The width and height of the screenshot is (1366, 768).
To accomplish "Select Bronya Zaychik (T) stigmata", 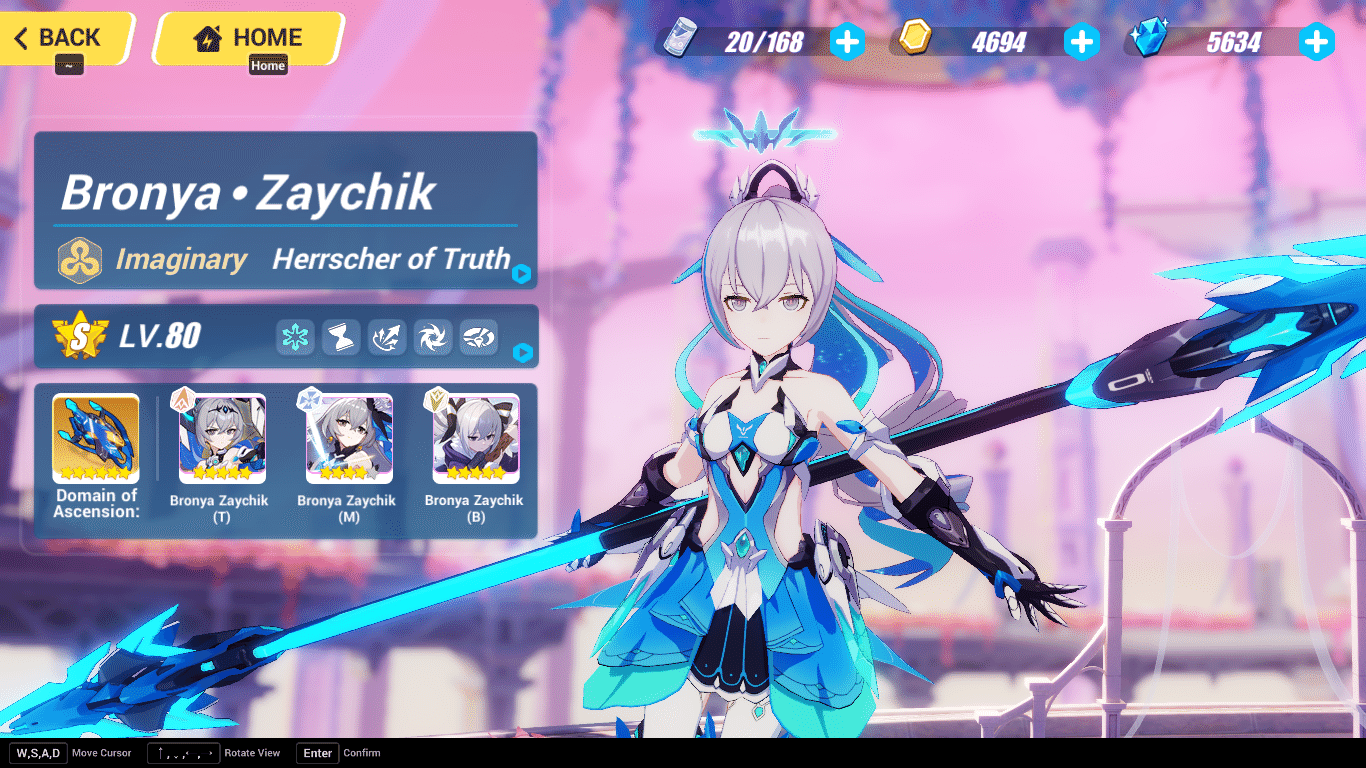I will [x=220, y=435].
